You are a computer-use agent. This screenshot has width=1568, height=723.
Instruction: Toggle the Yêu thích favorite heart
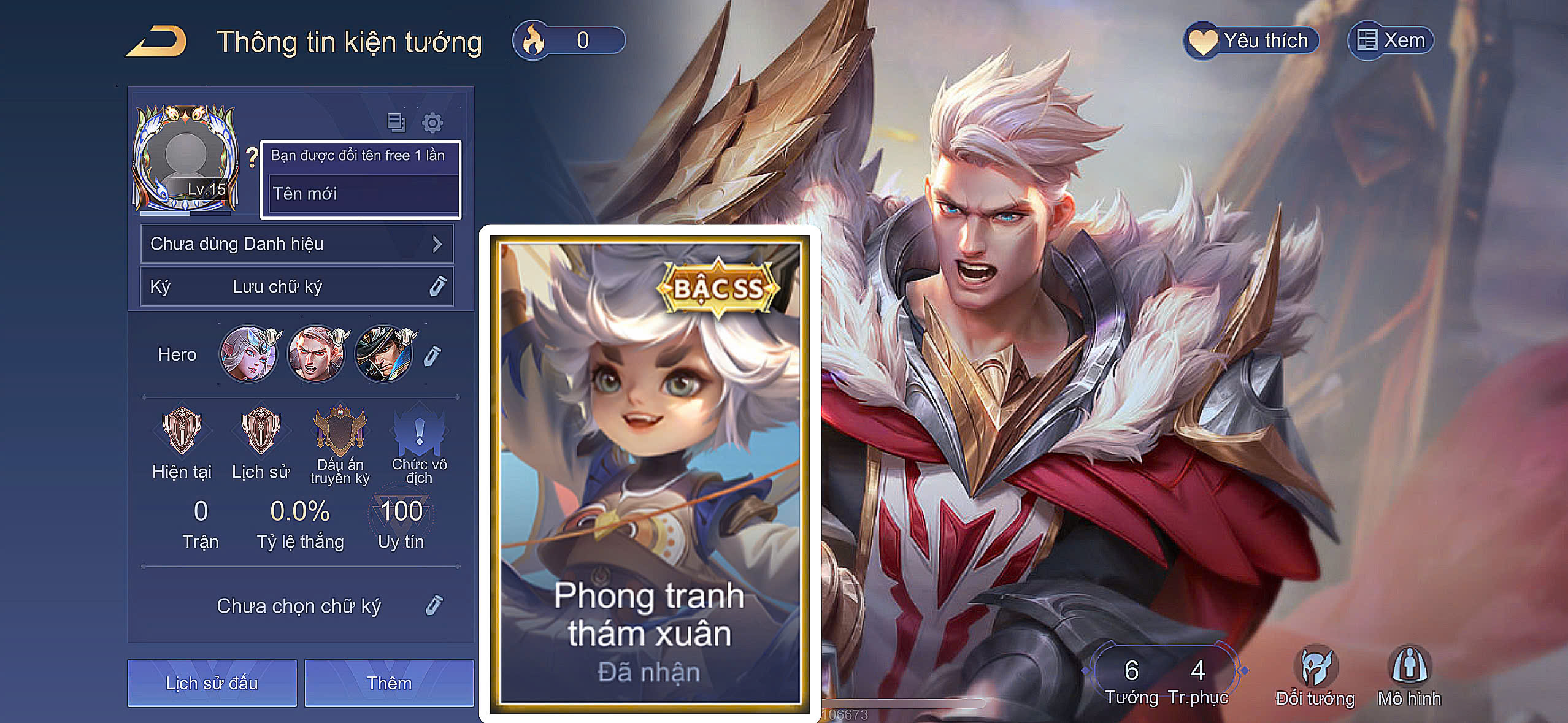click(1251, 39)
